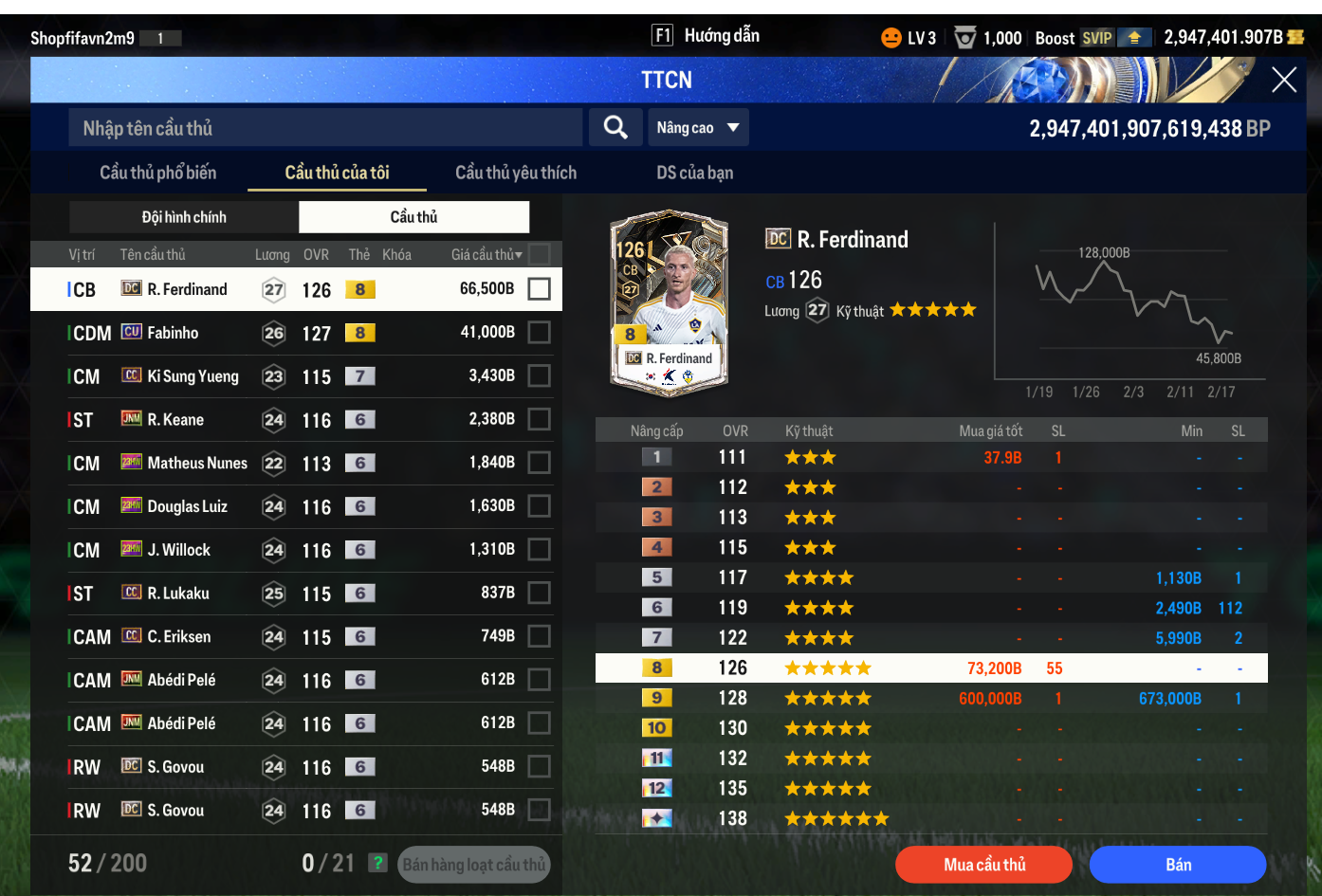Image resolution: width=1322 pixels, height=896 pixels.
Task: Close the TTCN window
Action: coord(1283,81)
